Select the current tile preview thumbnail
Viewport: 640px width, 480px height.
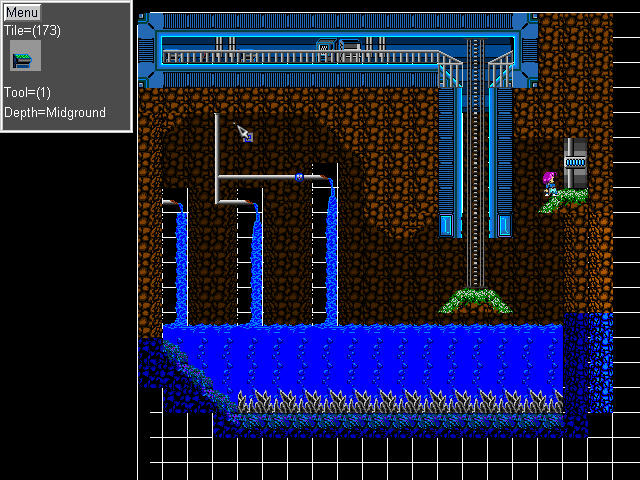point(25,57)
